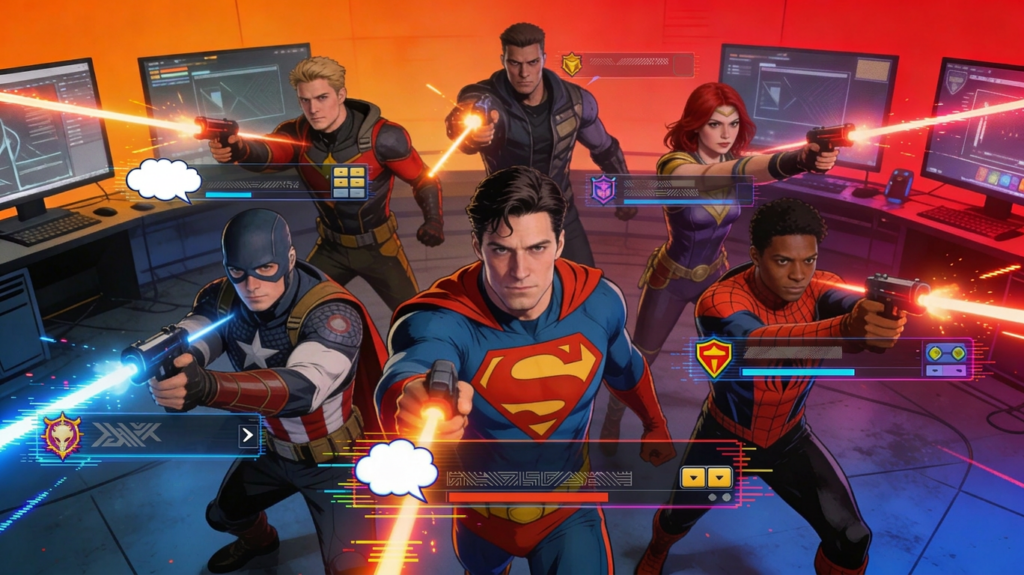Select the yellow shield badge above the dark-jacketed hero
This screenshot has width=1024, height=575.
[571, 65]
